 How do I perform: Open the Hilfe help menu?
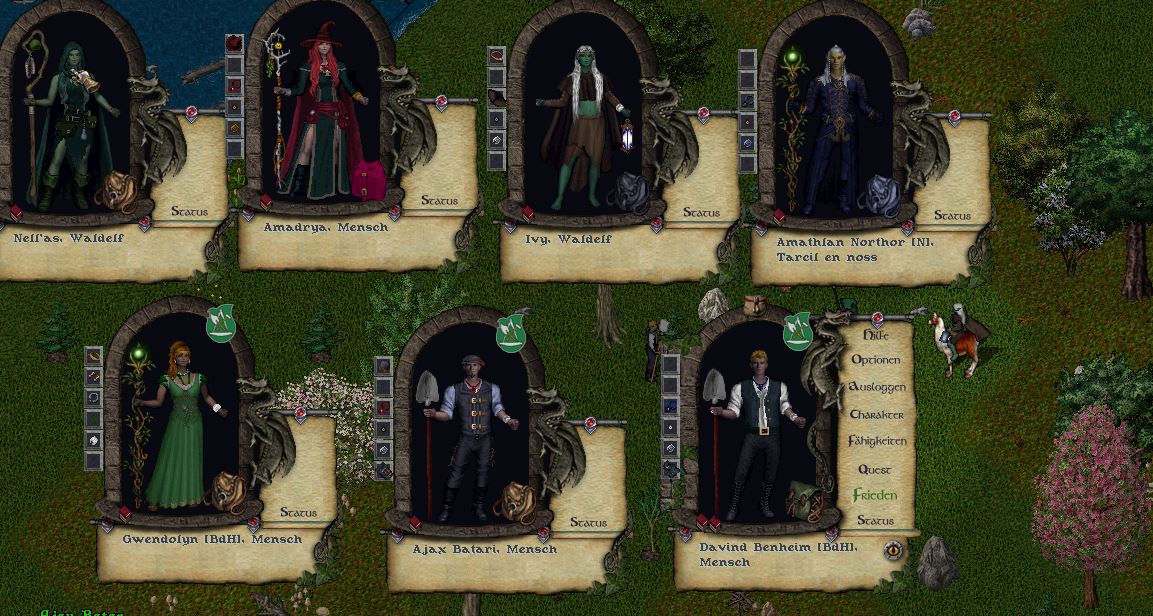[875, 336]
